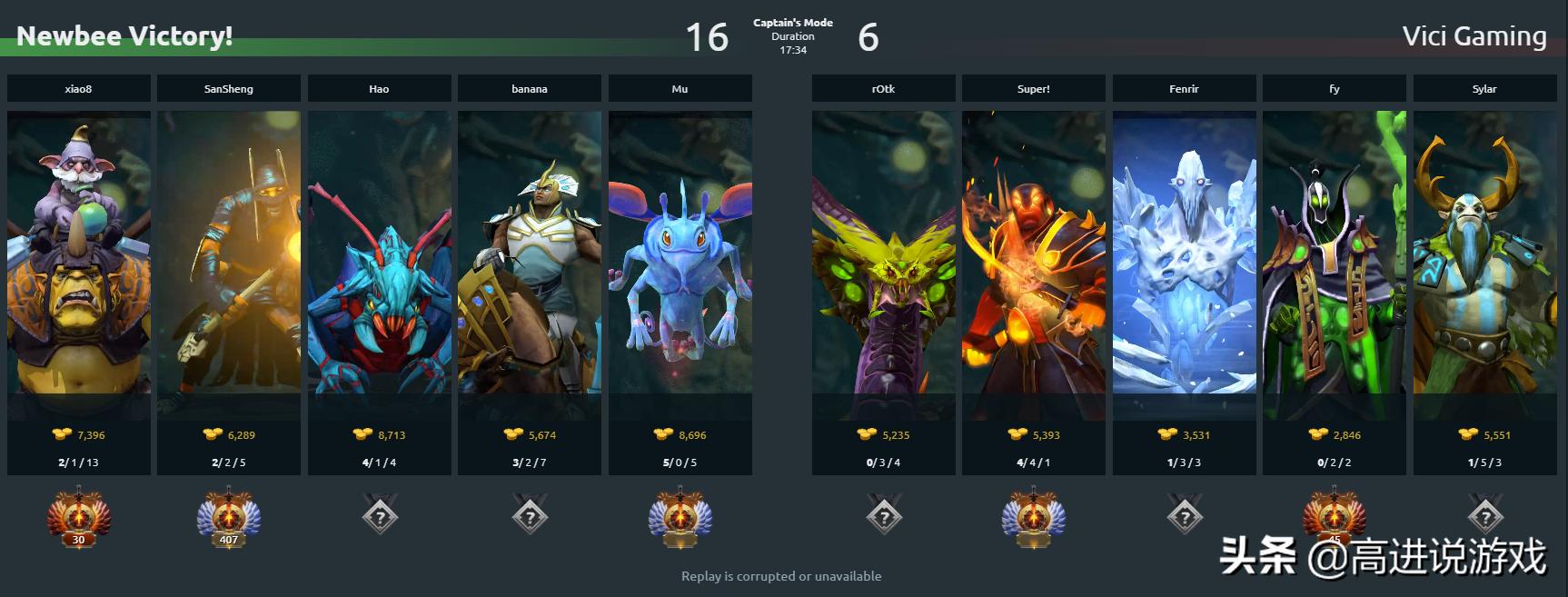This screenshot has height=597, width=1568.
Task: Open Mu's player name header
Action: (x=680, y=89)
